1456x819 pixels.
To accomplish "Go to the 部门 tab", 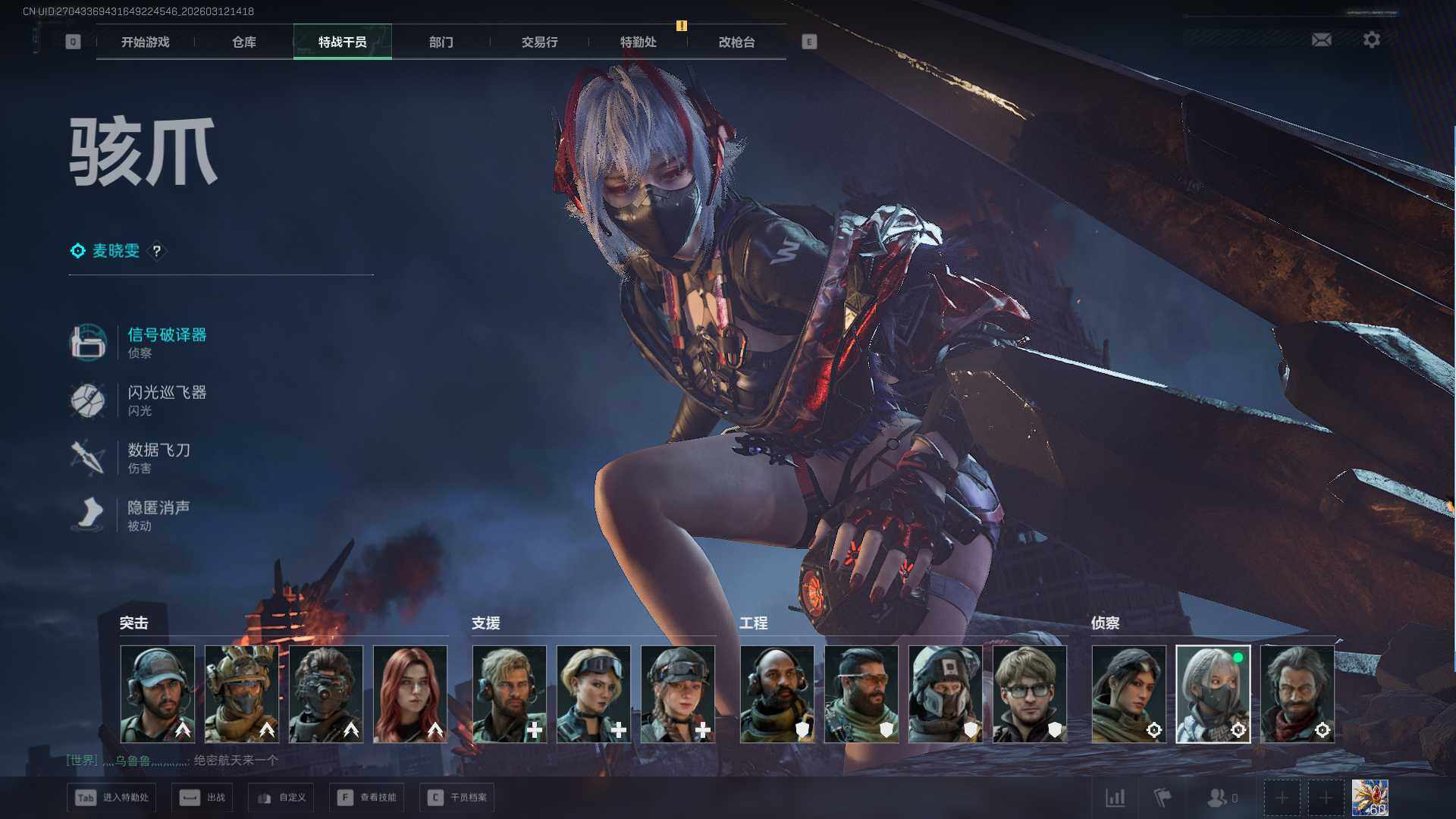I will (441, 42).
